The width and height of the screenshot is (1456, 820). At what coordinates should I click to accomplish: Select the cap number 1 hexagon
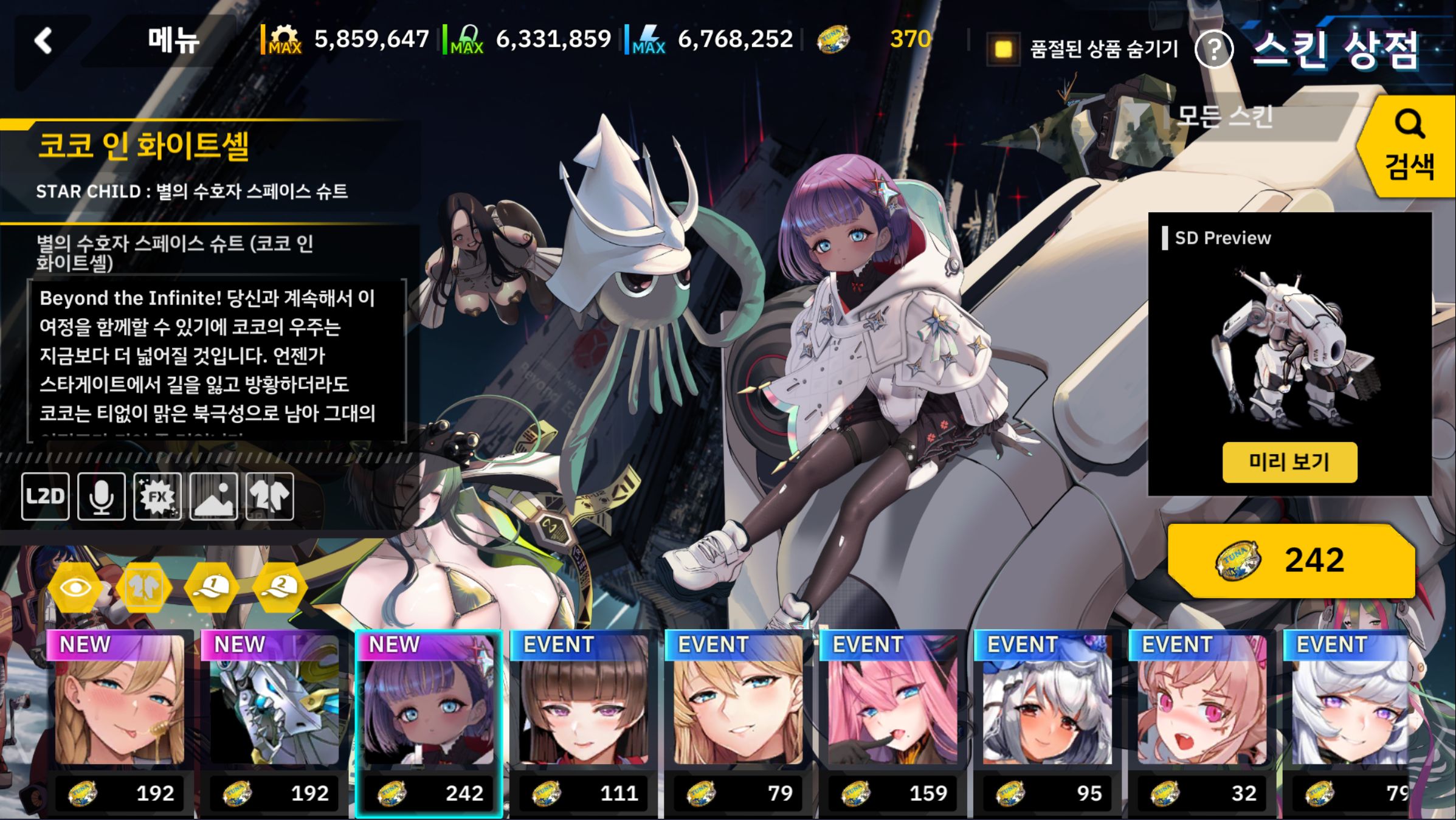tap(212, 587)
